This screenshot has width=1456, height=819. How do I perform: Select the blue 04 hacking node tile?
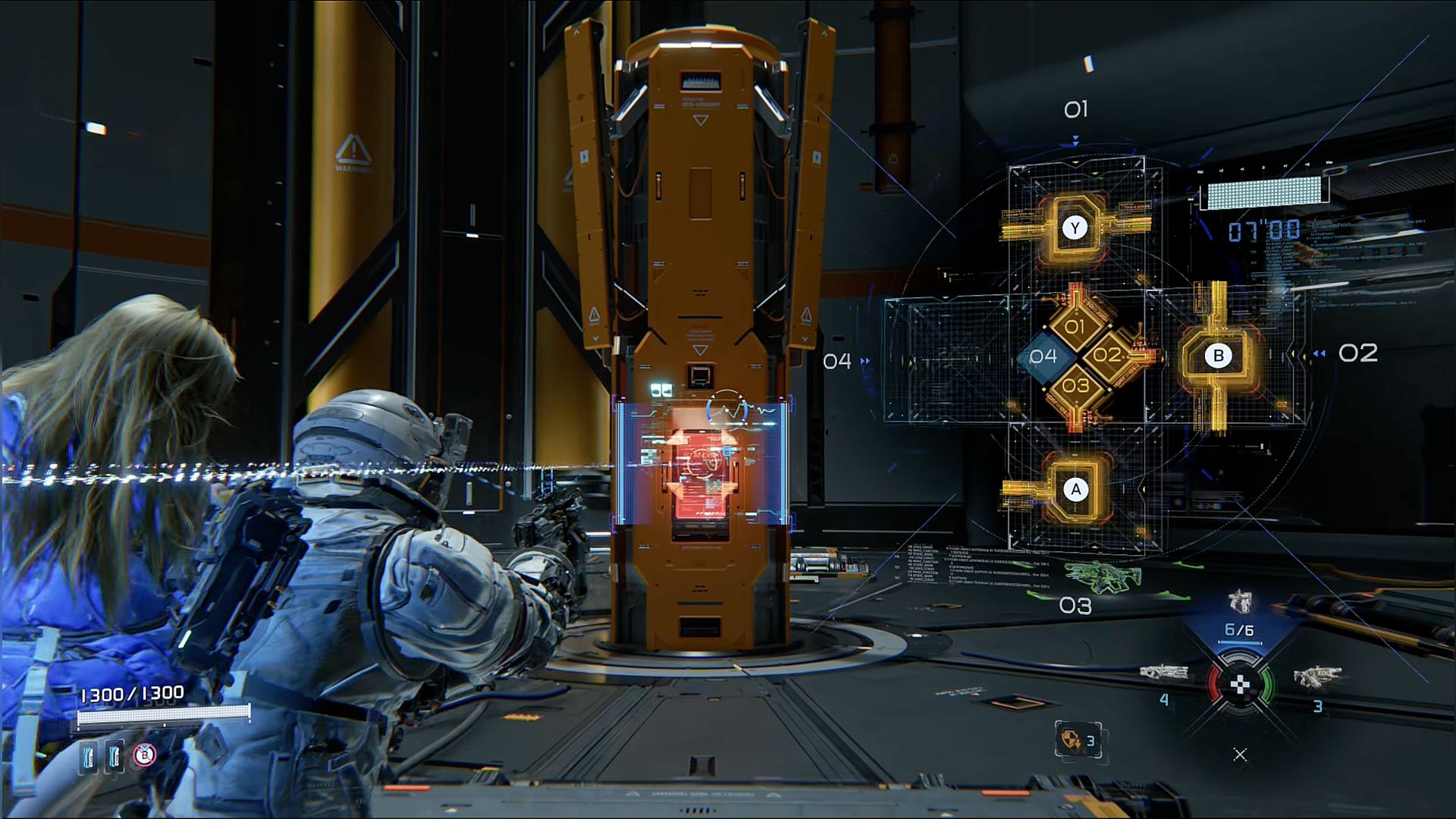point(1043,356)
